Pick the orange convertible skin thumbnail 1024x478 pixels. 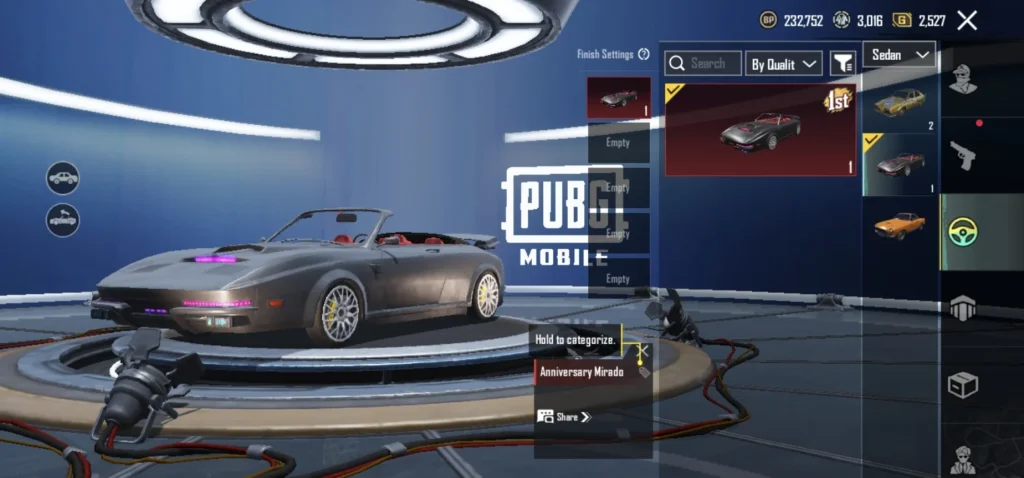(899, 224)
